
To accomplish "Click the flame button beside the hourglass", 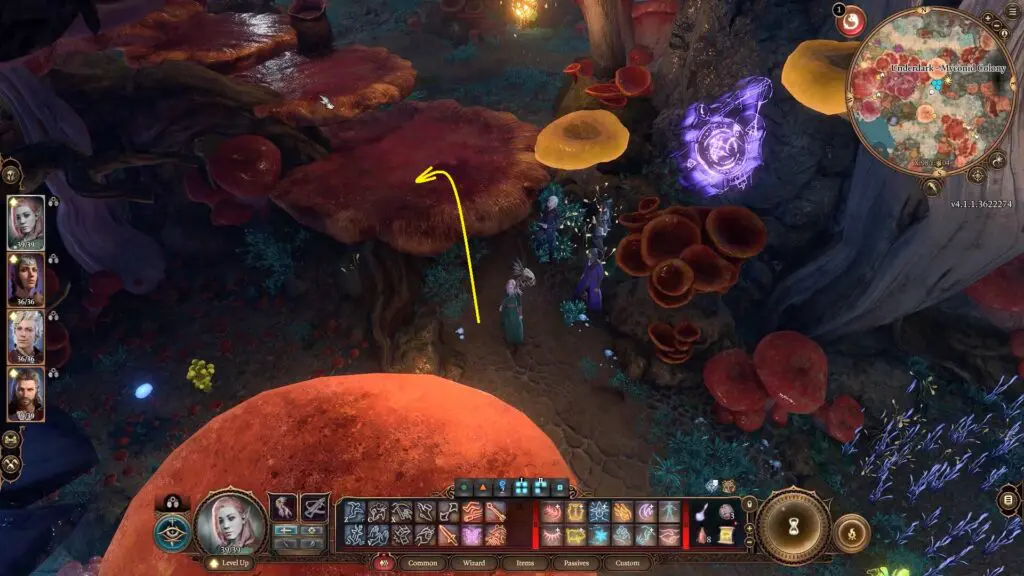I will (851, 532).
